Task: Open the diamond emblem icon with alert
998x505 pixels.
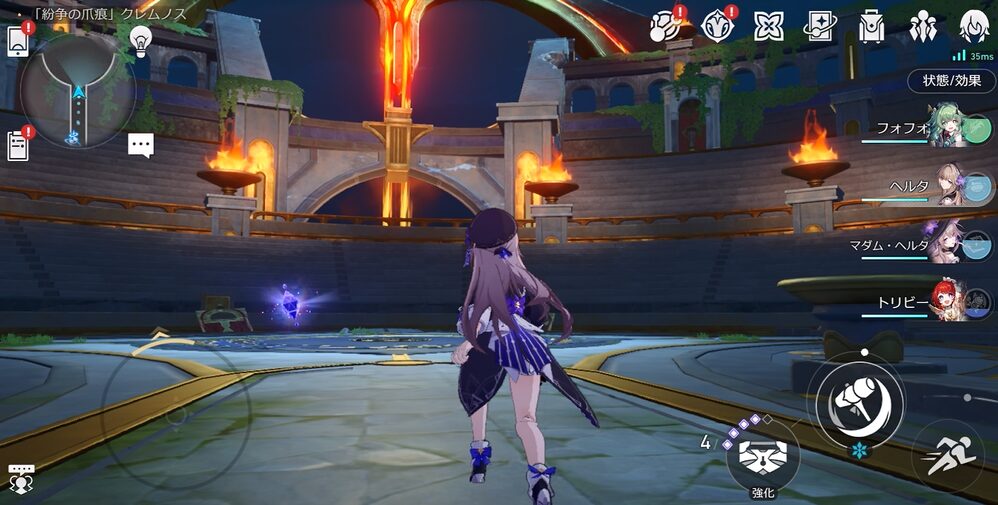Action: [x=716, y=26]
